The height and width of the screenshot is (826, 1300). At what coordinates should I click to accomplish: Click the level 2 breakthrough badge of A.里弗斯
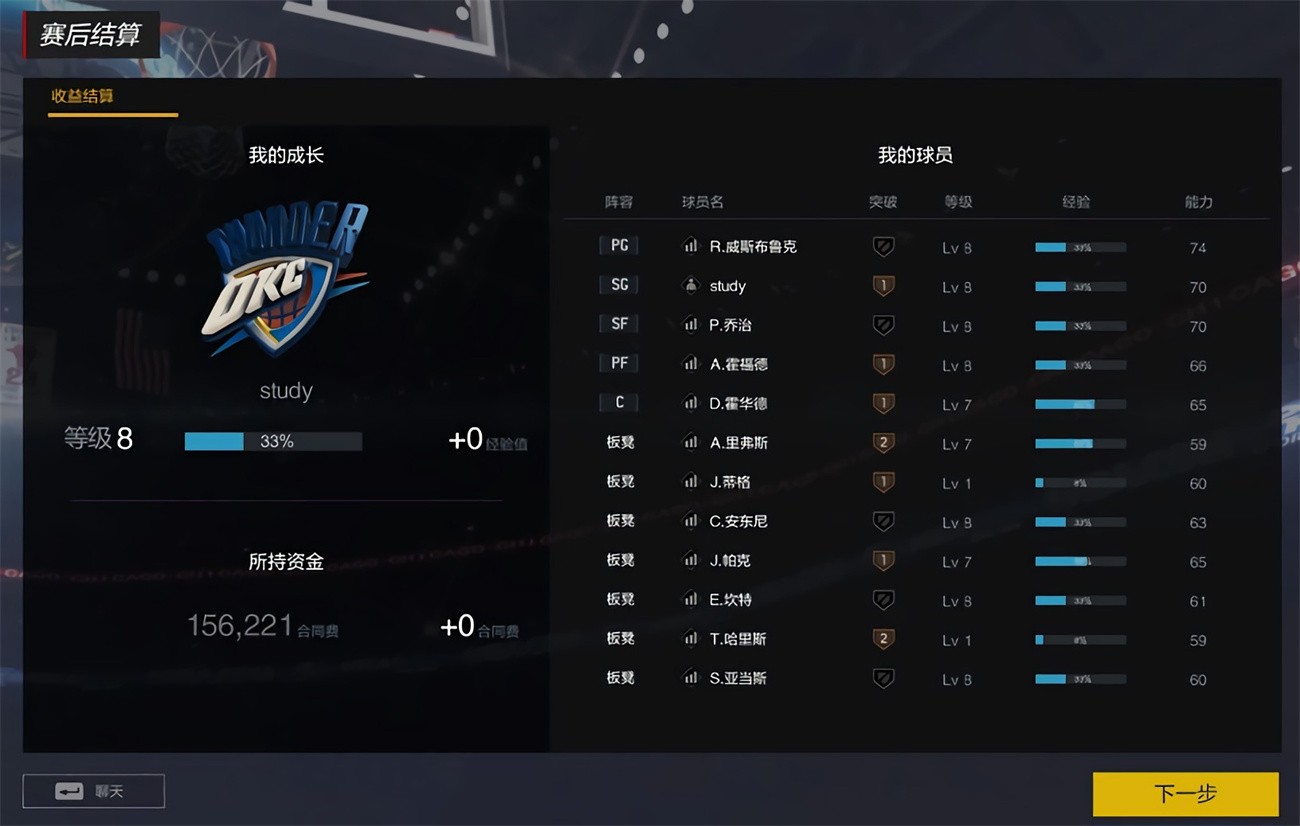[x=884, y=443]
